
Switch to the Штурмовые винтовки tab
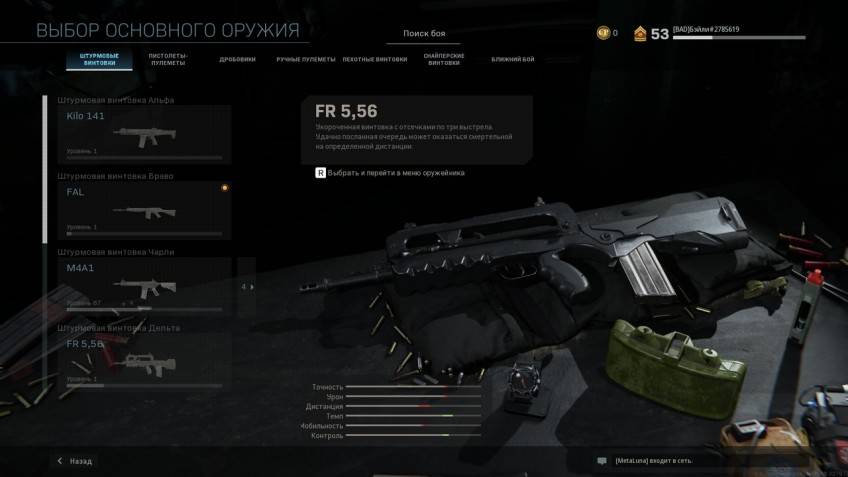99,59
